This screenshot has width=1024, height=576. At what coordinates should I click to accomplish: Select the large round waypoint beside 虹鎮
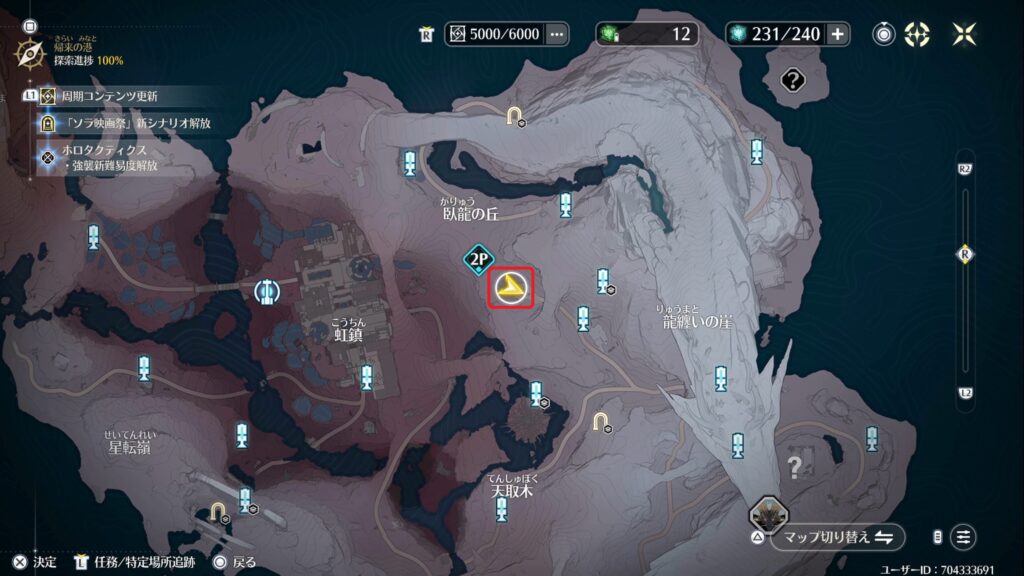[266, 291]
